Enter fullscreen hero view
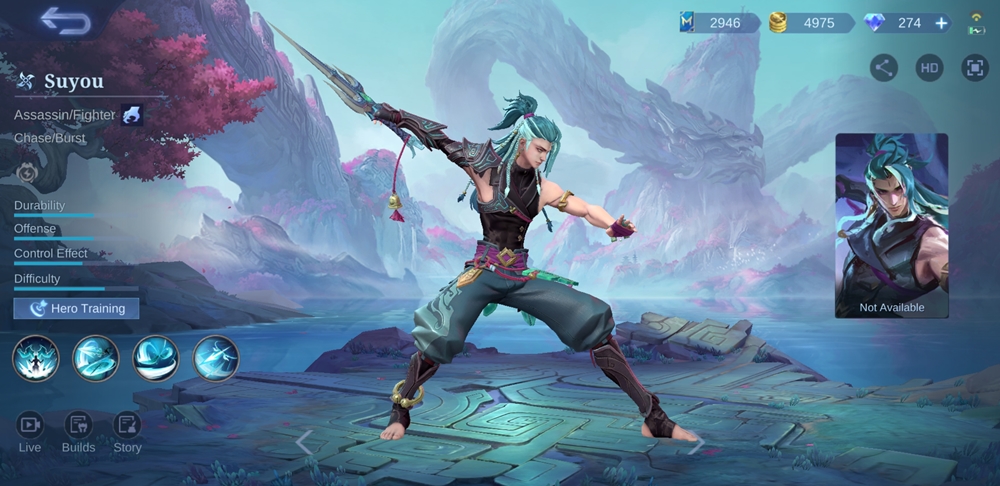Image resolution: width=1000 pixels, height=486 pixels. 974,68
